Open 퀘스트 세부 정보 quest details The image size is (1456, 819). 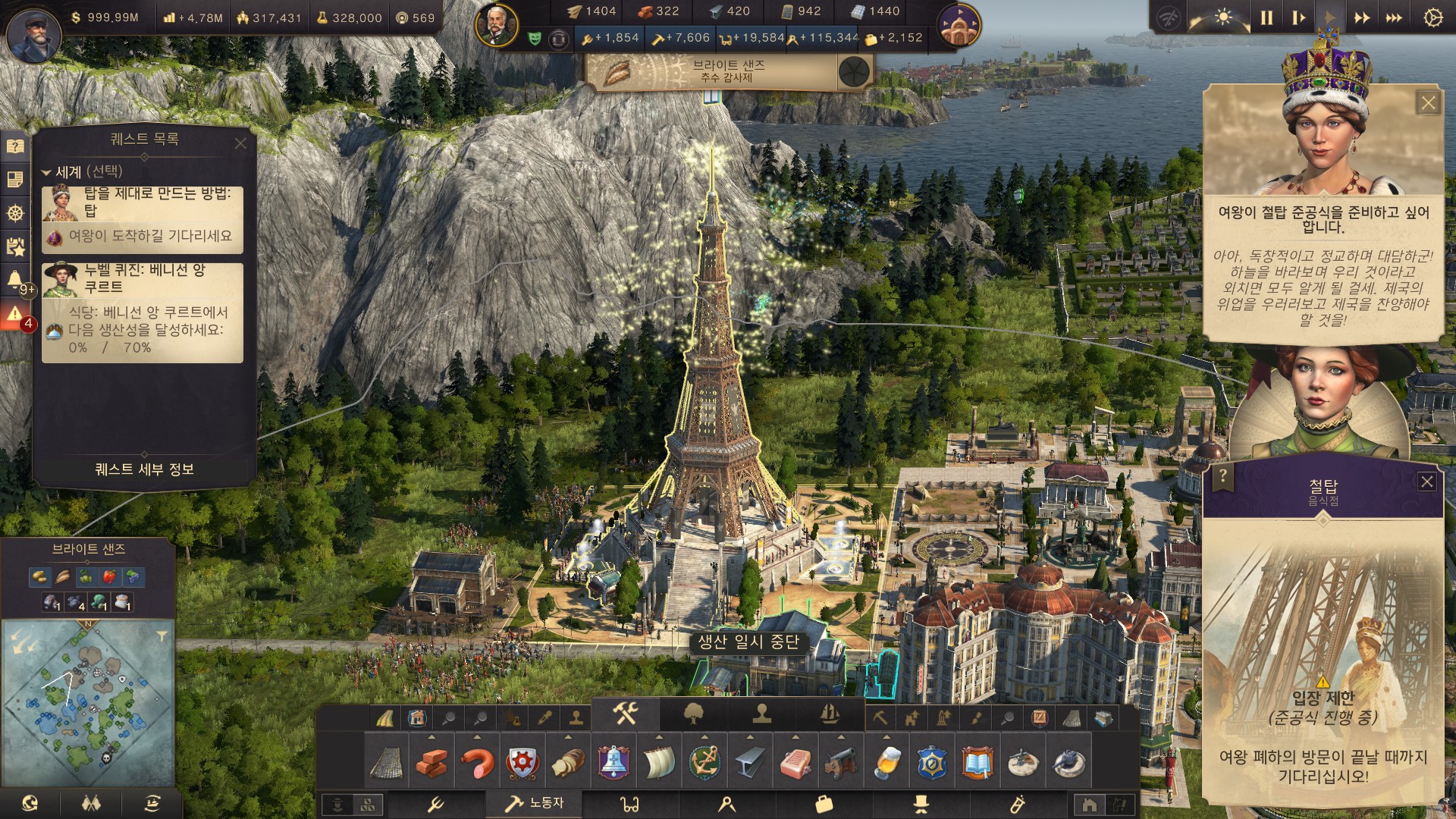(x=144, y=469)
